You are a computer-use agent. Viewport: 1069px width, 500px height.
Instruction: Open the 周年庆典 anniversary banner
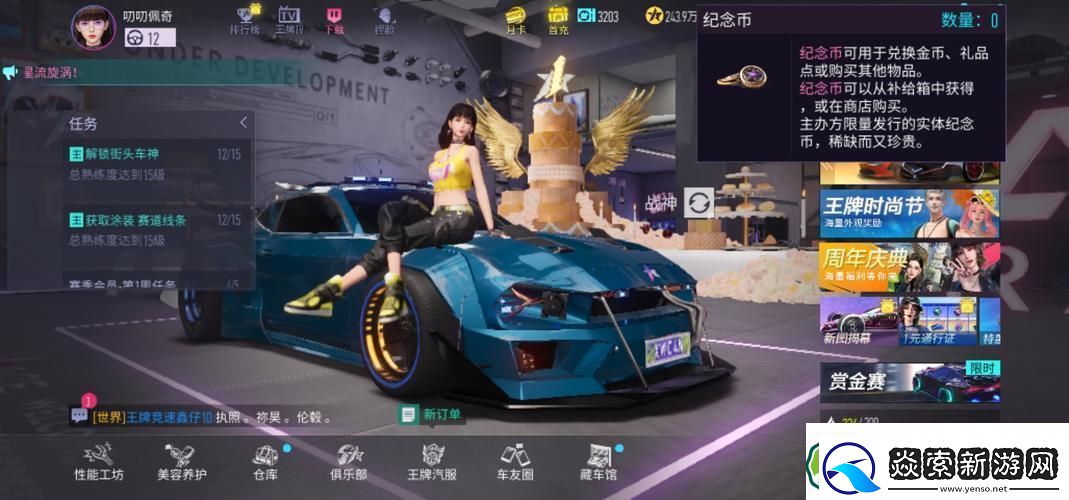coord(908,266)
